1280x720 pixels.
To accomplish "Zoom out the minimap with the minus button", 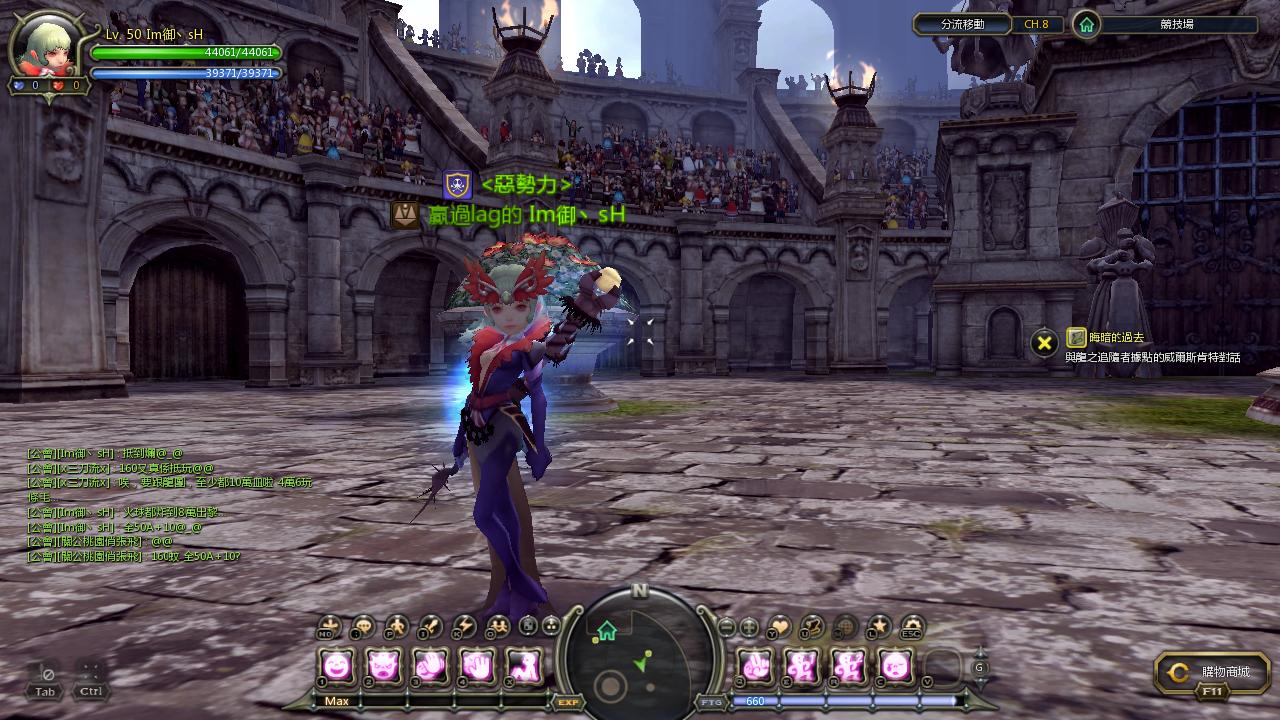I will pos(727,627).
